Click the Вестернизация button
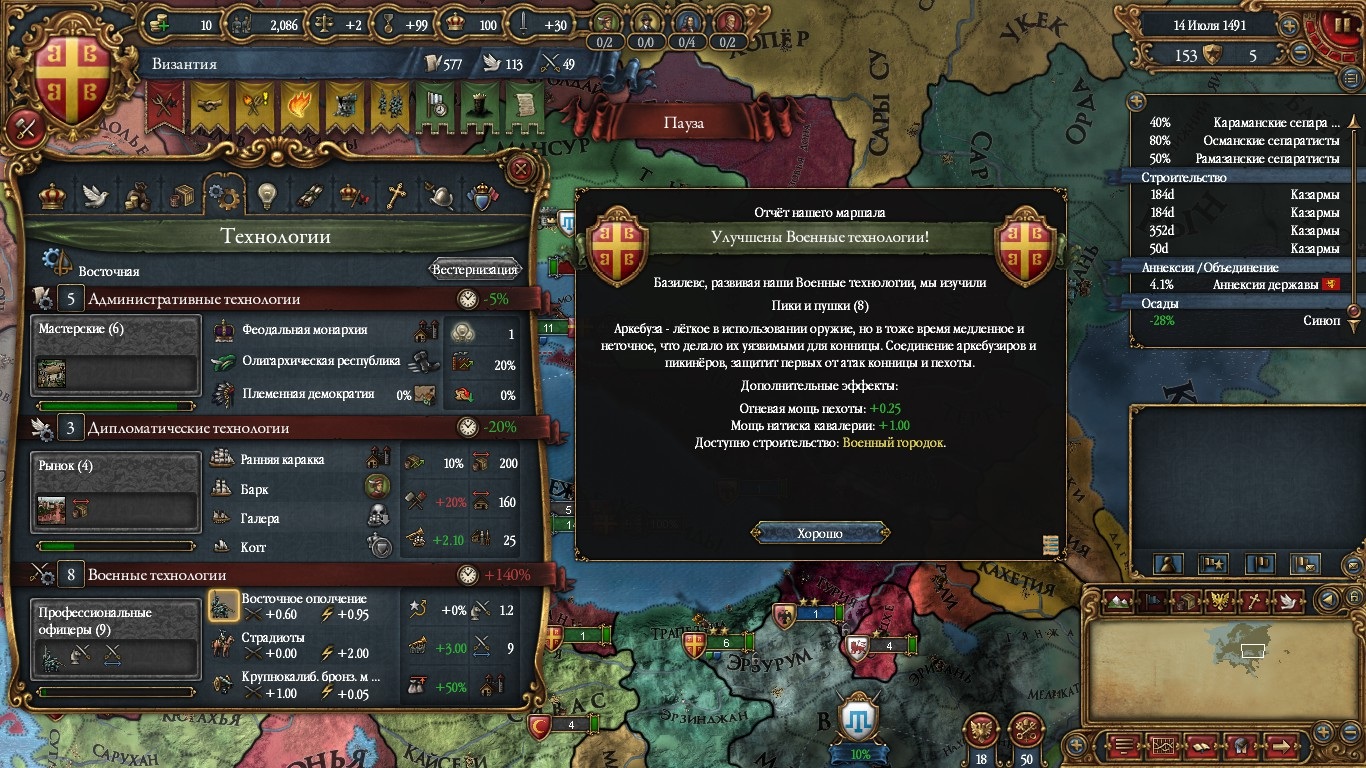 [x=475, y=269]
